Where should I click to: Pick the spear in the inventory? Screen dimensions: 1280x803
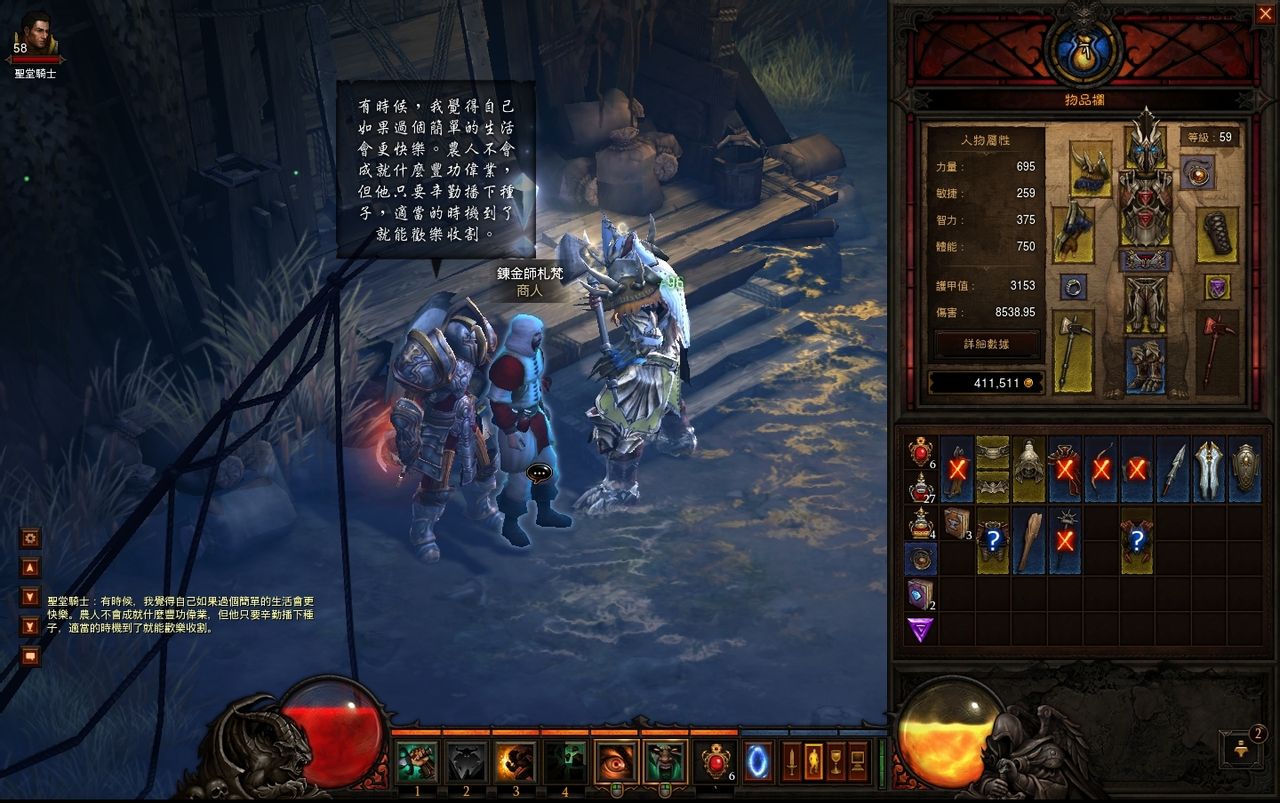(1173, 468)
